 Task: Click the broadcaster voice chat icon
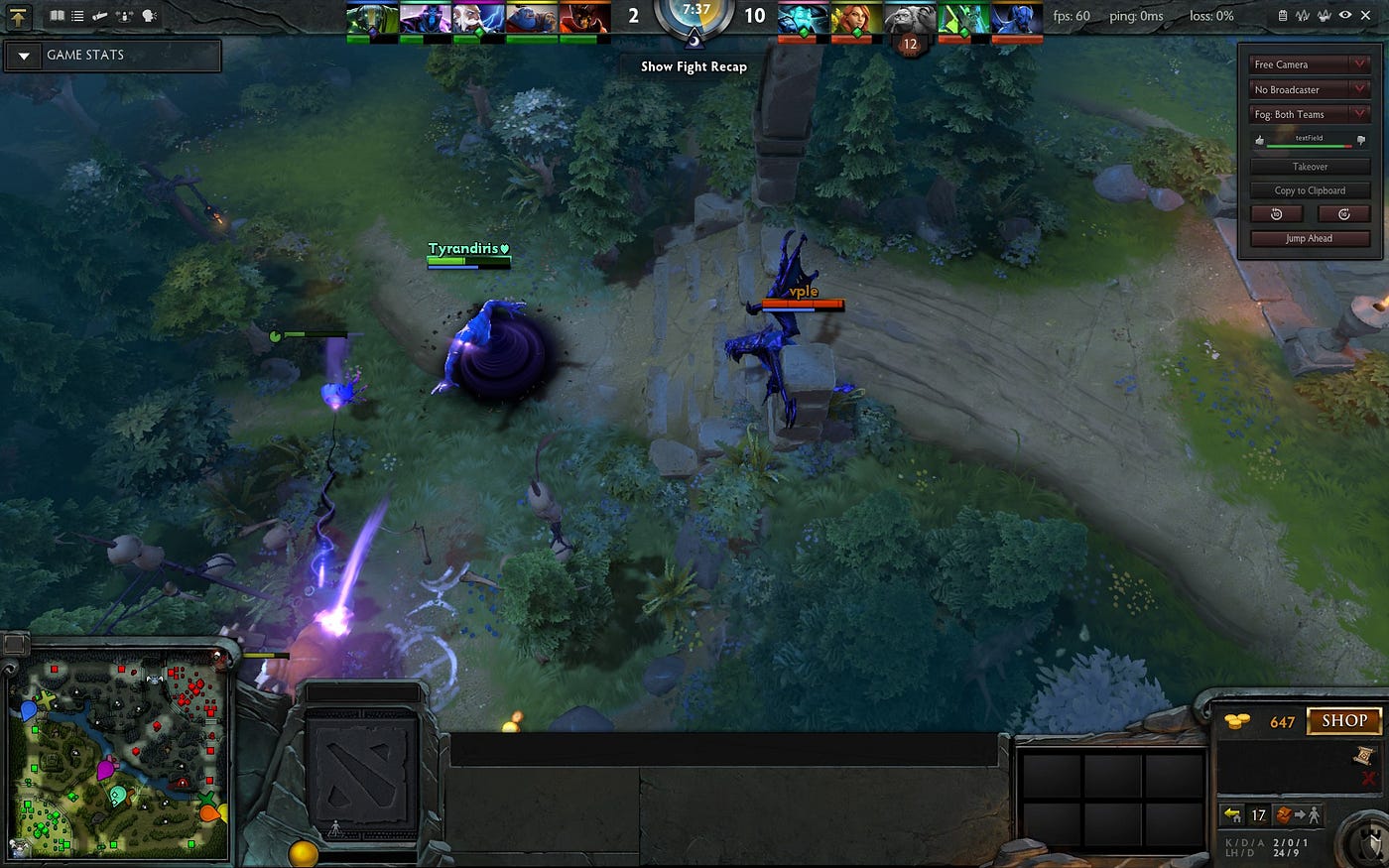pos(147,15)
